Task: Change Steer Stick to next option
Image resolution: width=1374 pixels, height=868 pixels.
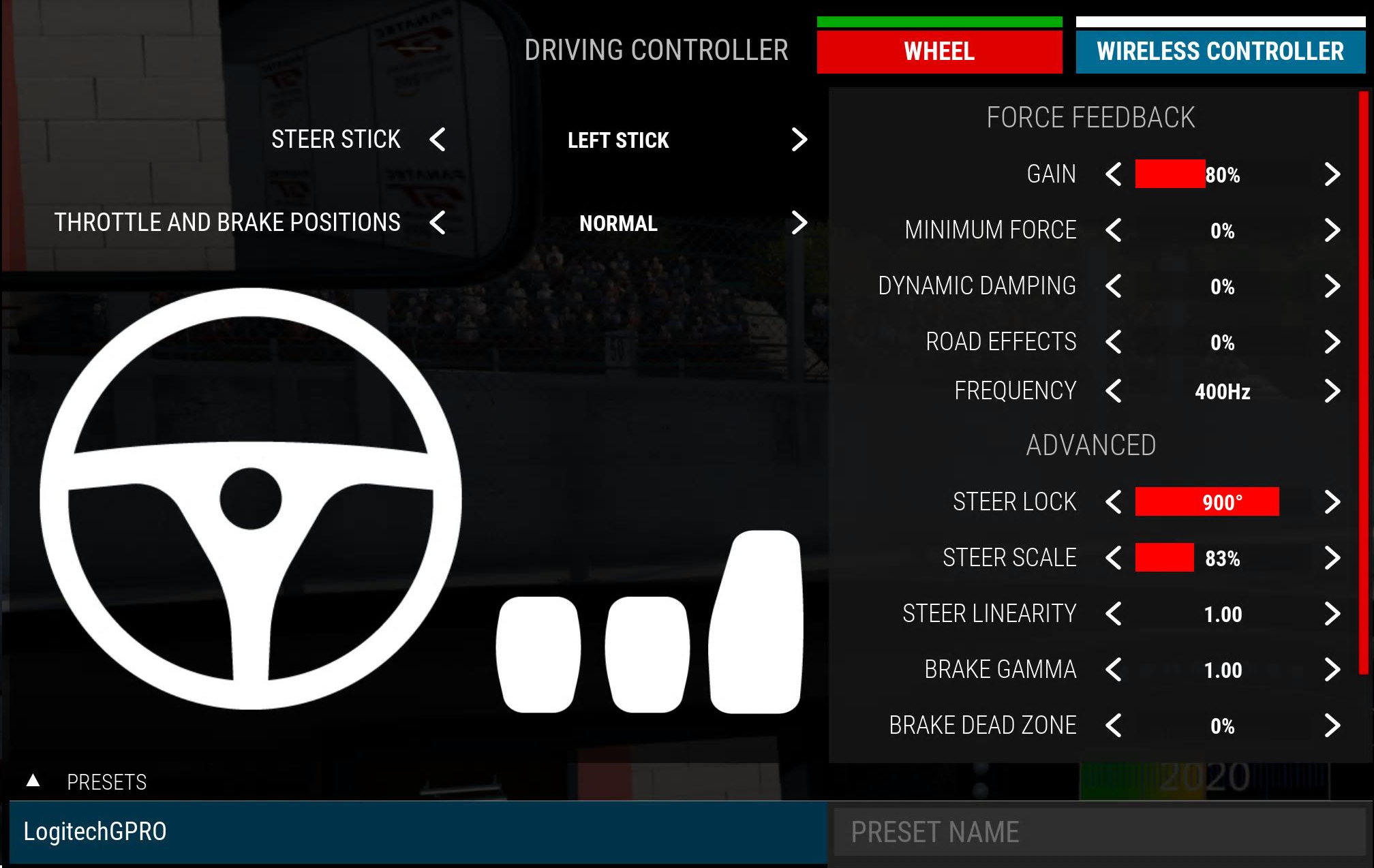Action: [x=799, y=140]
